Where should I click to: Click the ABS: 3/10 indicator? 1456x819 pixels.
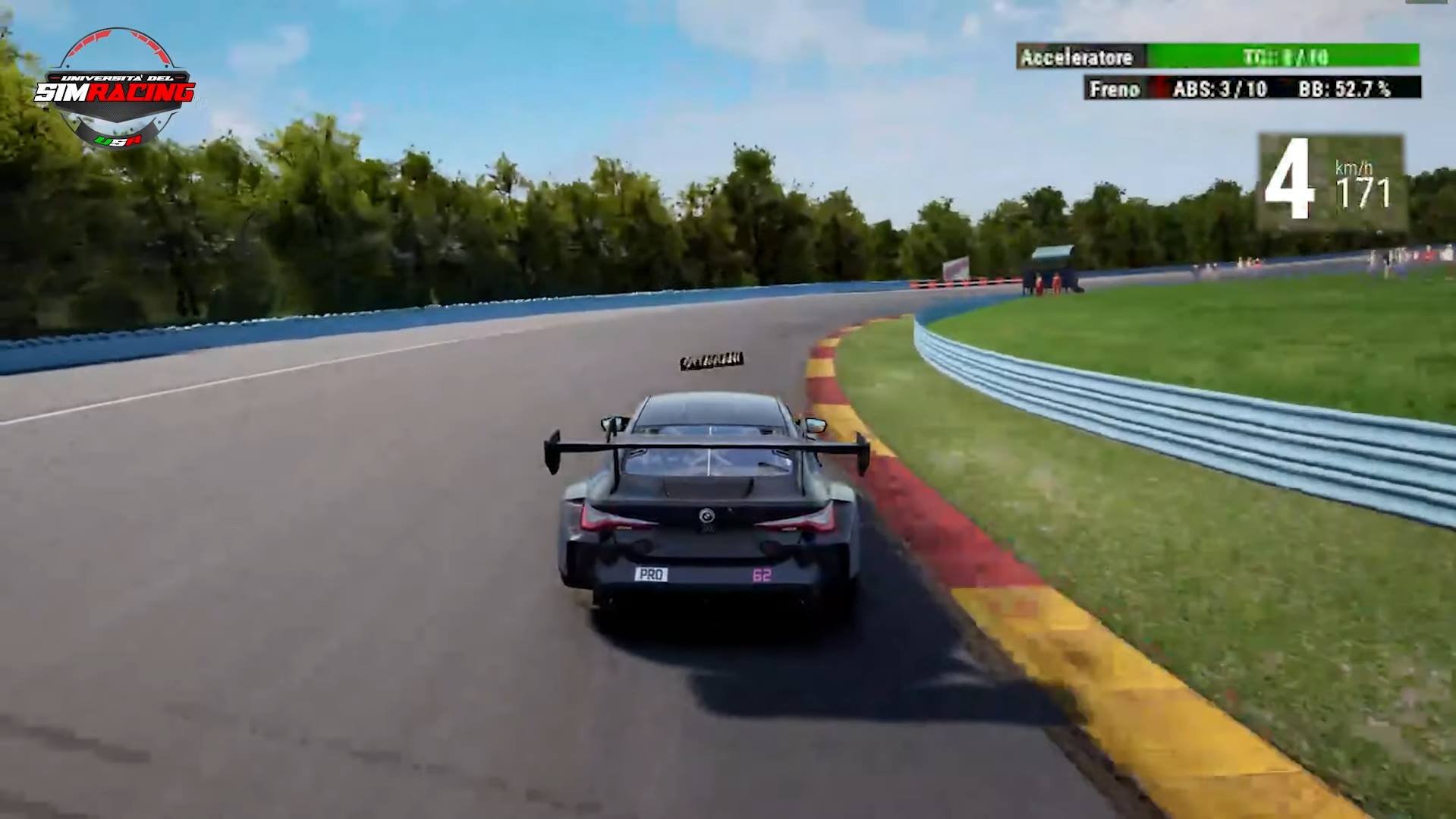[x=1218, y=90]
